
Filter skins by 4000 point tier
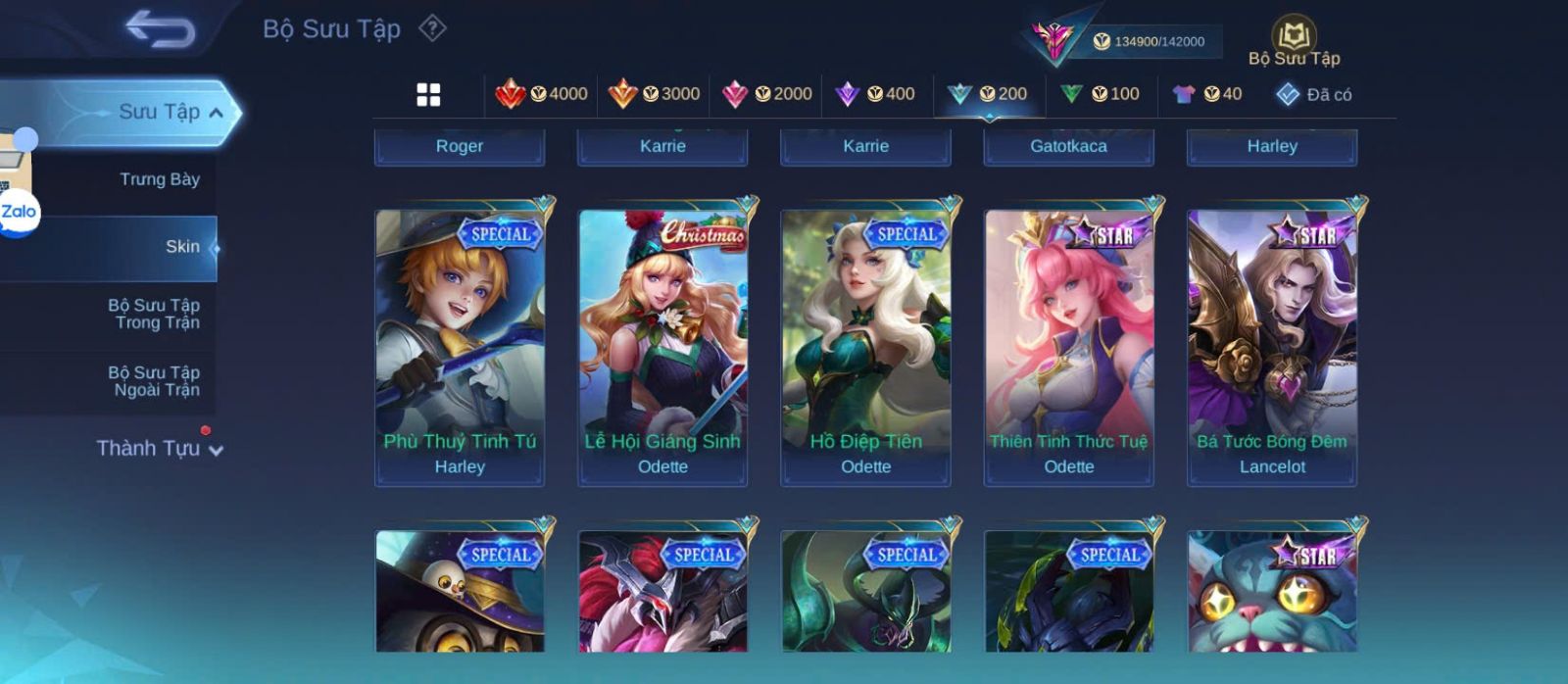(542, 94)
